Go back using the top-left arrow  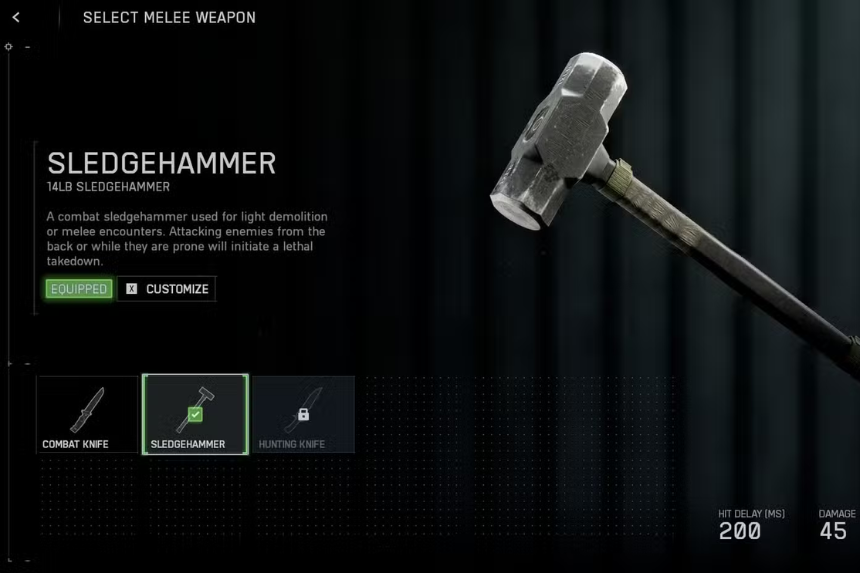pos(17,18)
